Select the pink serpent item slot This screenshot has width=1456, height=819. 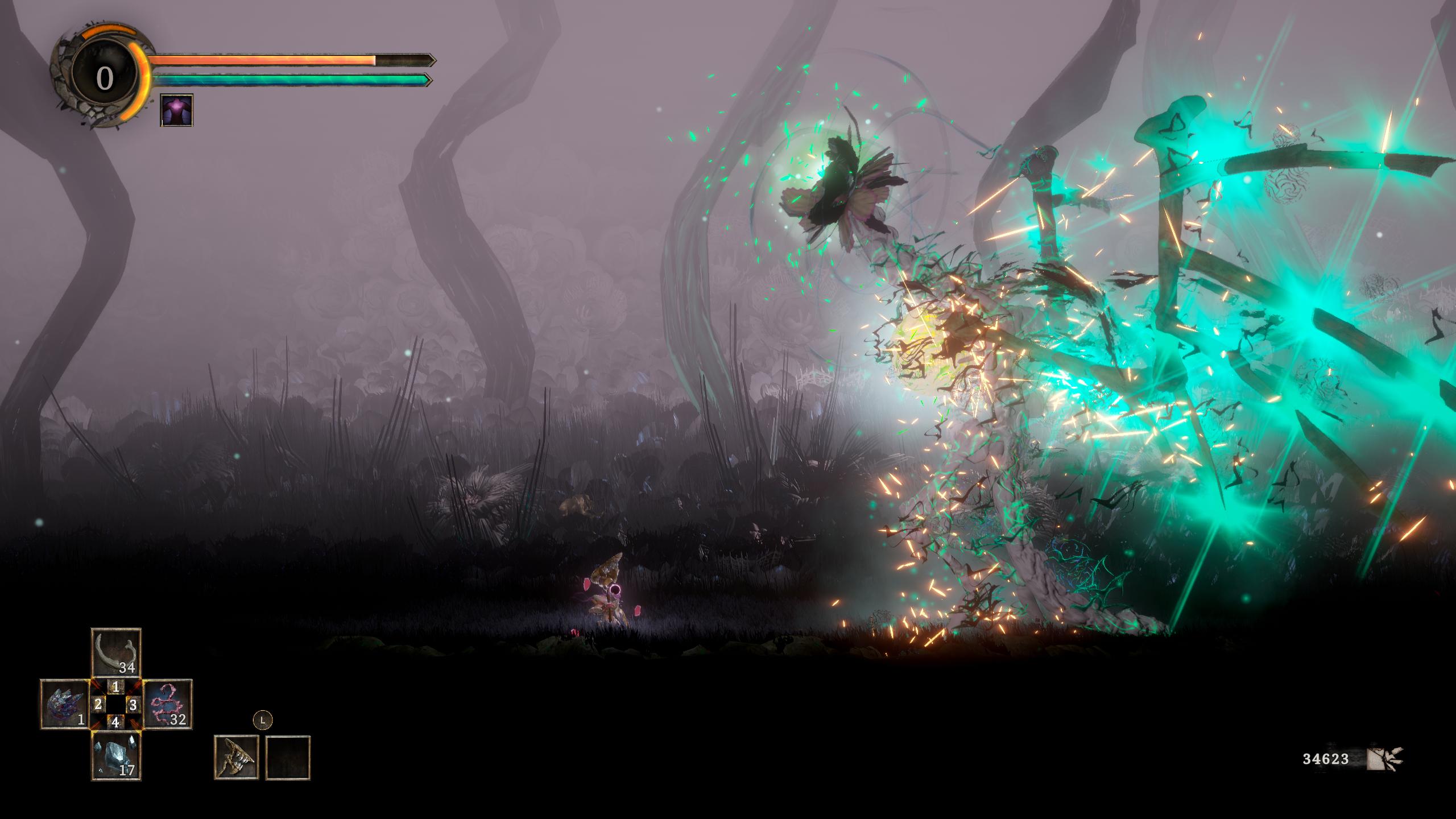[167, 705]
